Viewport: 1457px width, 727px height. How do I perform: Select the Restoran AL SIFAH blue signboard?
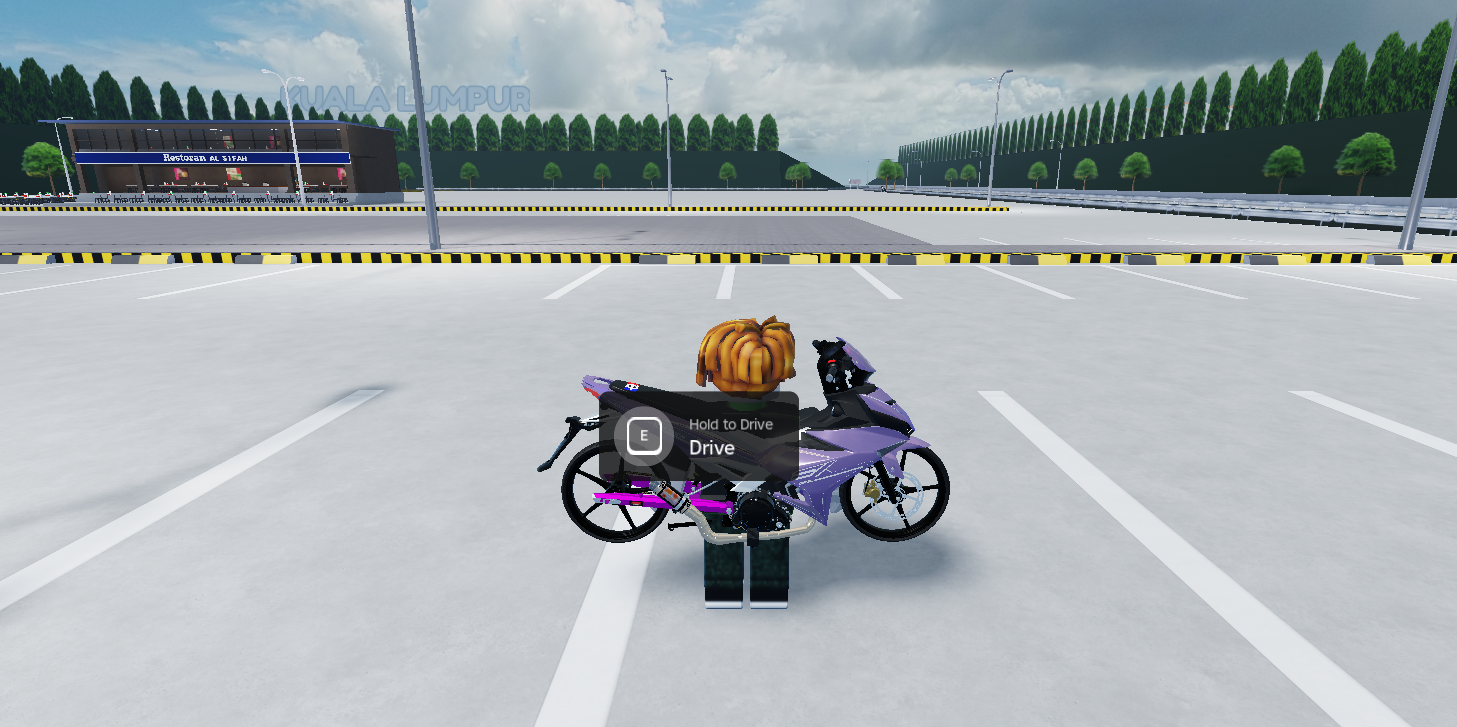point(212,157)
